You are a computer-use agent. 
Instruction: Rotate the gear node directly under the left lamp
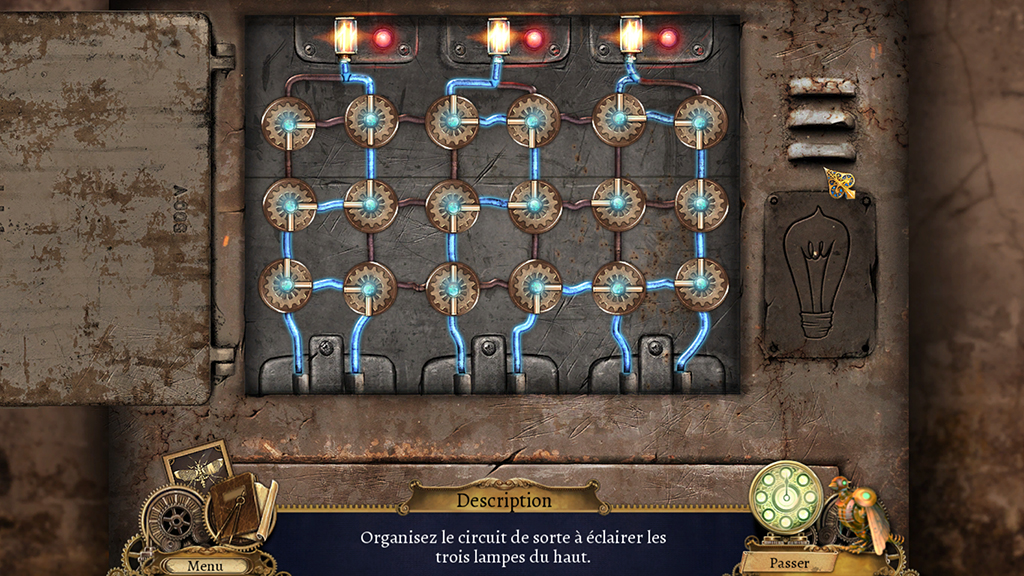[371, 121]
